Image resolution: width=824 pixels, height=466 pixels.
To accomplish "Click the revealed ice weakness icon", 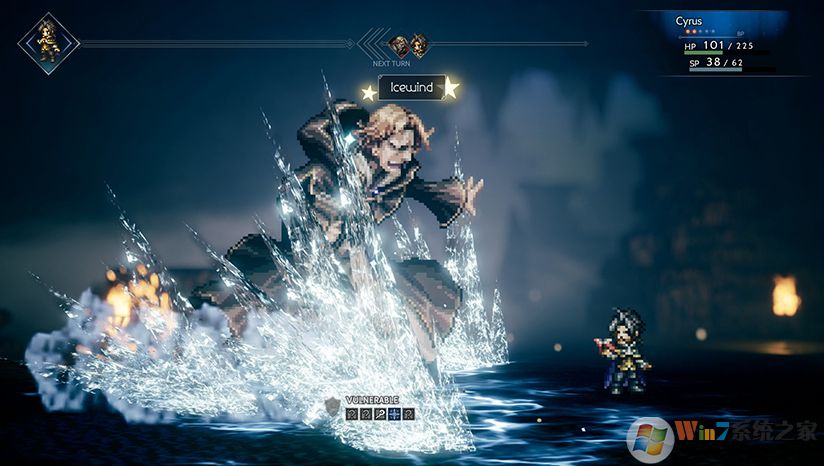I will coord(394,413).
